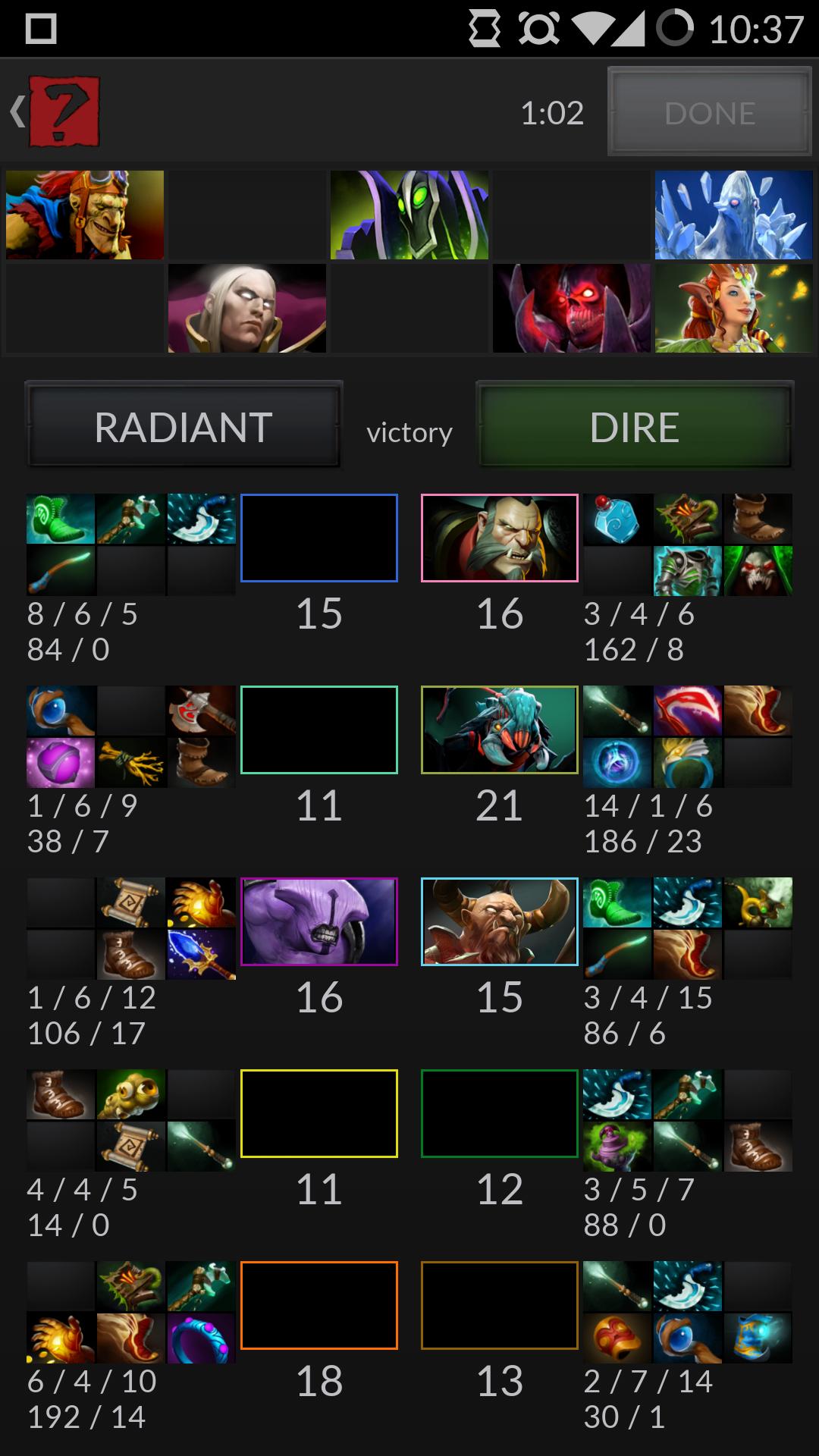Tap the Centaur Warrunner portrait slot

point(500,922)
